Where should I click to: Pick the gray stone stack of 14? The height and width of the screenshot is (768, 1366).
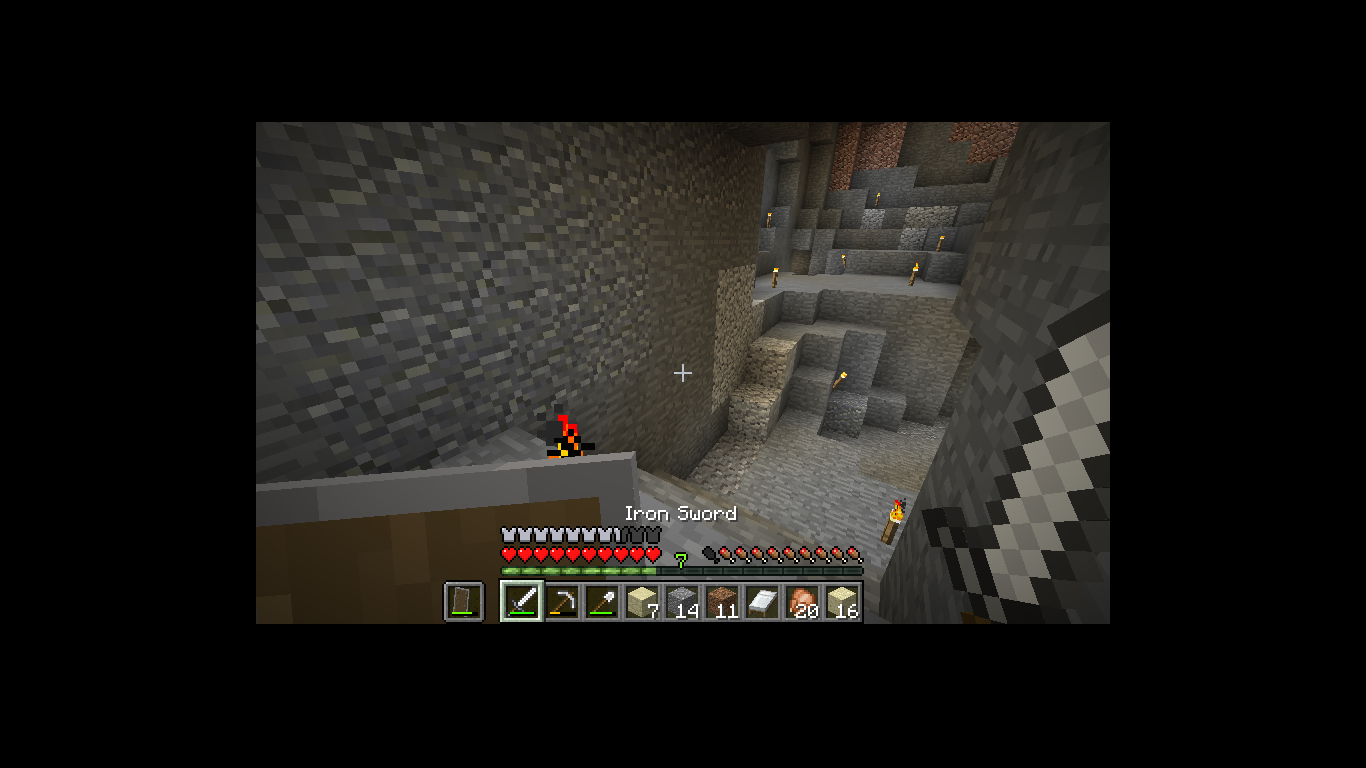(x=682, y=601)
